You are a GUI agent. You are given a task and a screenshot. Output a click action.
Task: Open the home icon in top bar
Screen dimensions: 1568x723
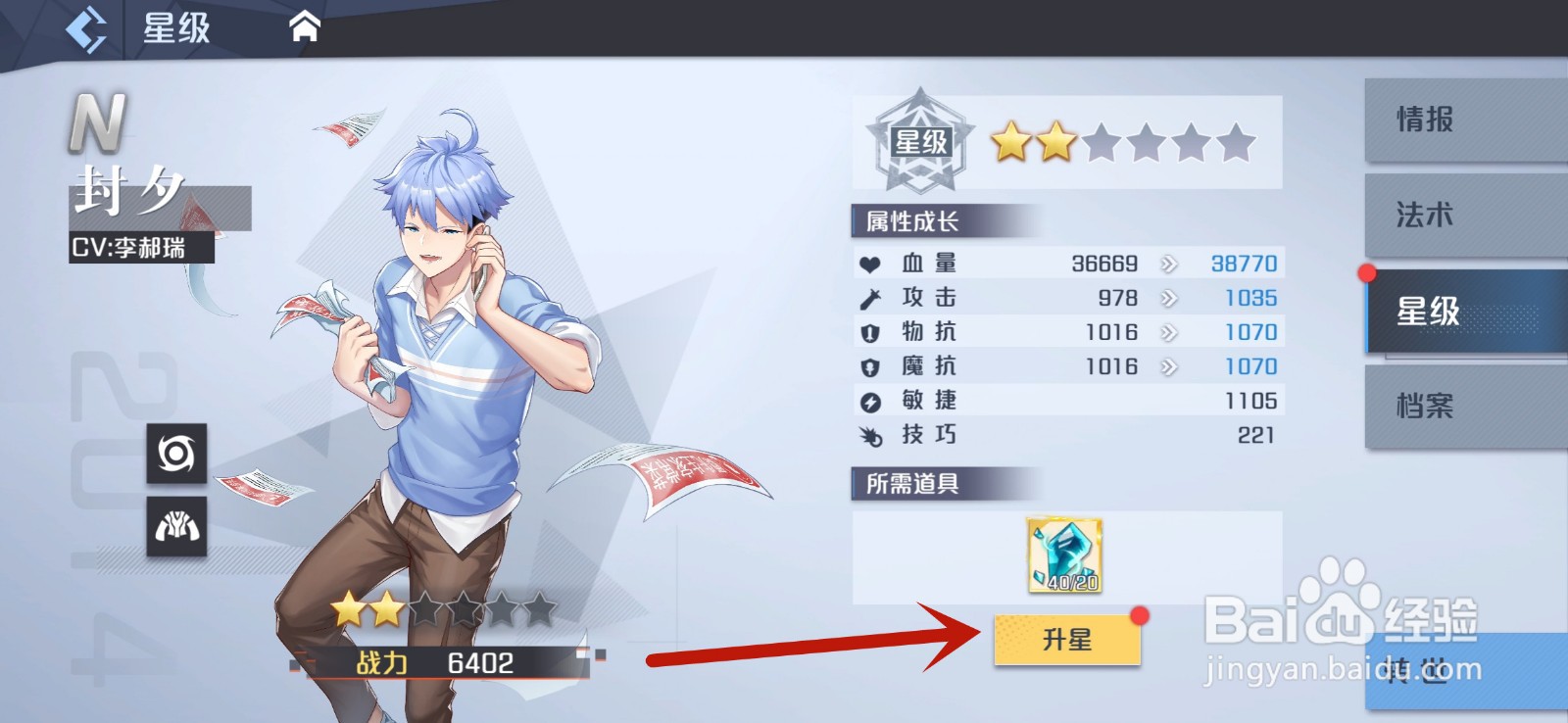pyautogui.click(x=304, y=26)
